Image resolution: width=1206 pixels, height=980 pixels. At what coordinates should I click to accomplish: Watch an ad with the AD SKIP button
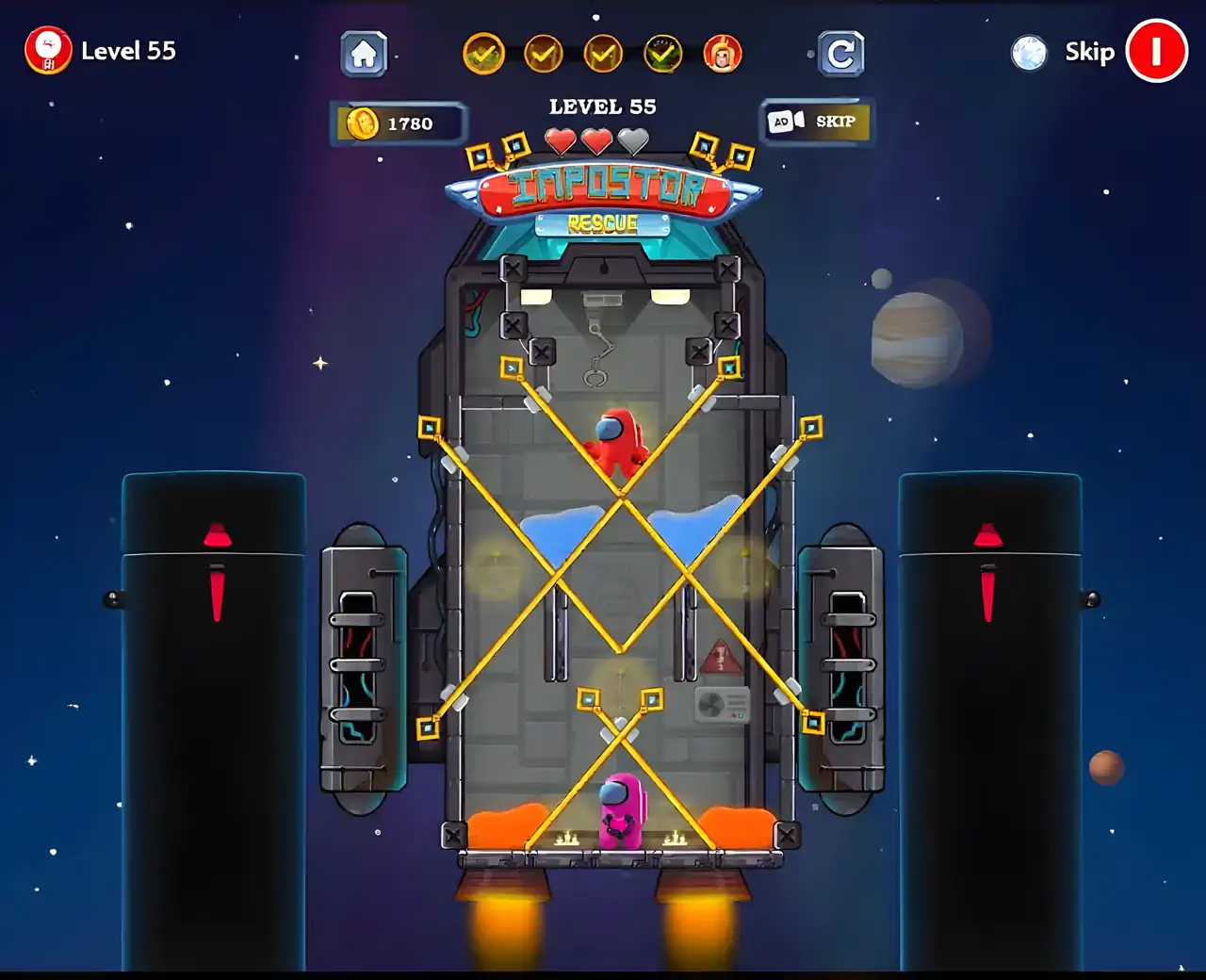[x=817, y=122]
